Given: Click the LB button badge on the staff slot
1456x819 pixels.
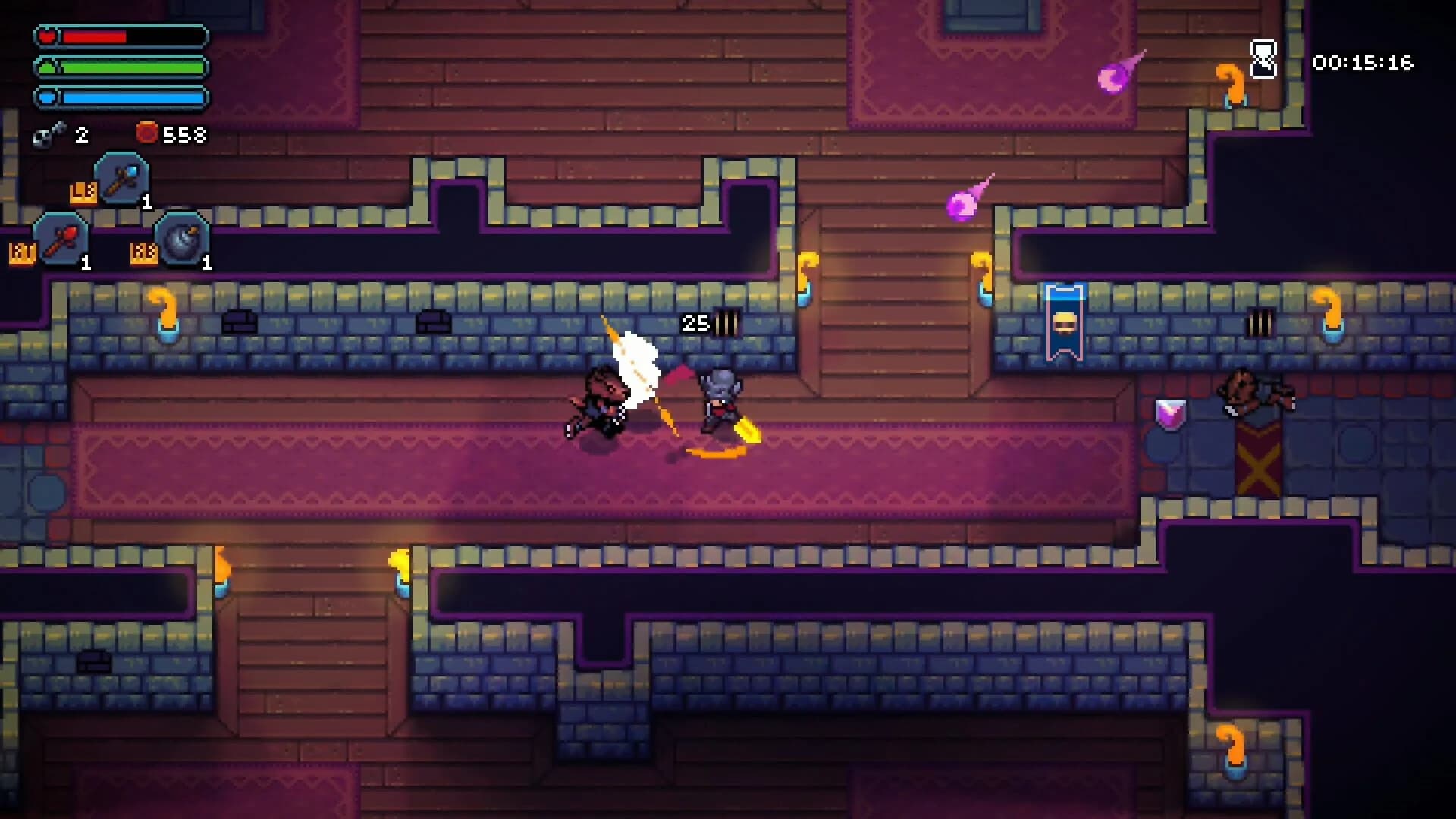Looking at the screenshot, I should [x=82, y=192].
